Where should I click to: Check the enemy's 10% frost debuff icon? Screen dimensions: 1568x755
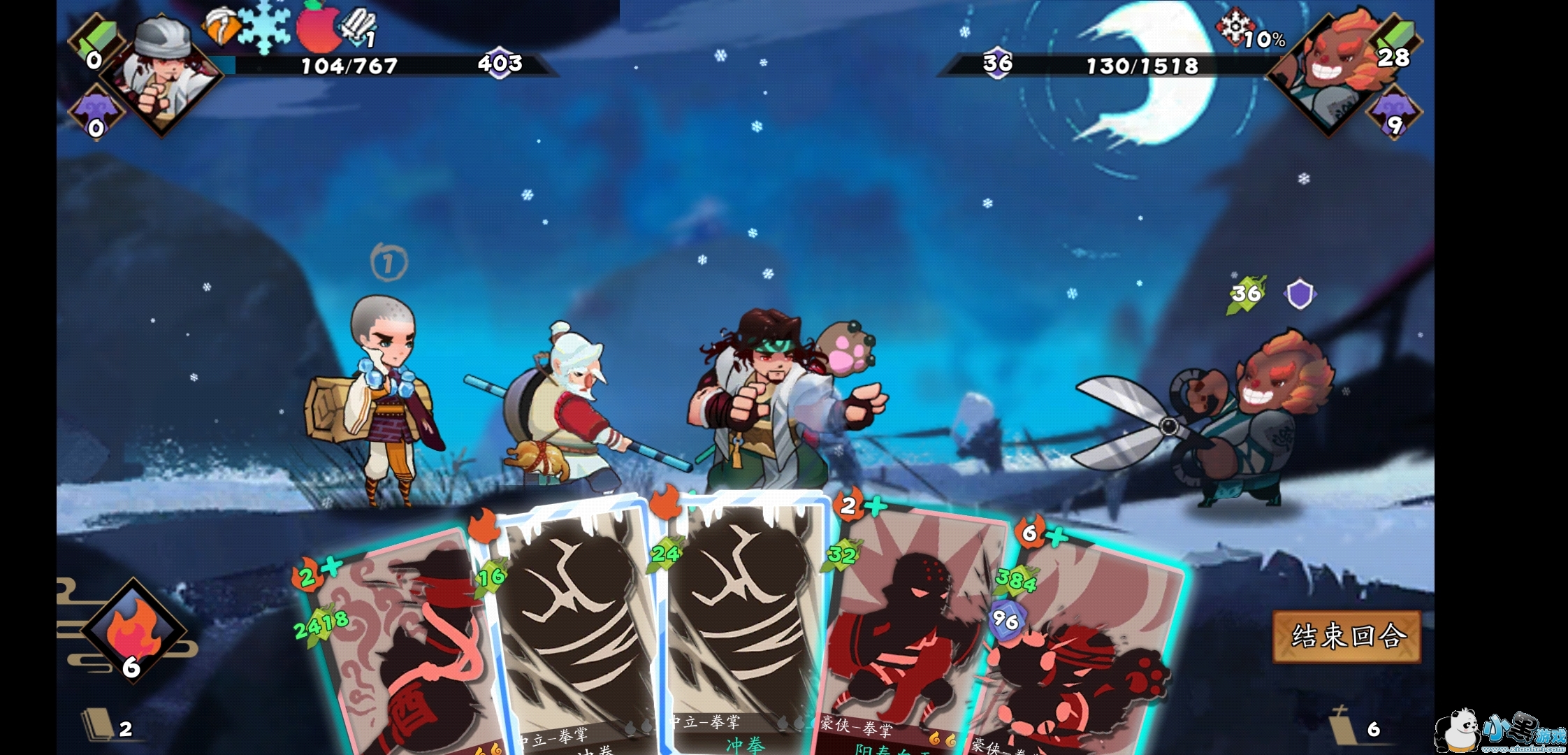[1234, 28]
